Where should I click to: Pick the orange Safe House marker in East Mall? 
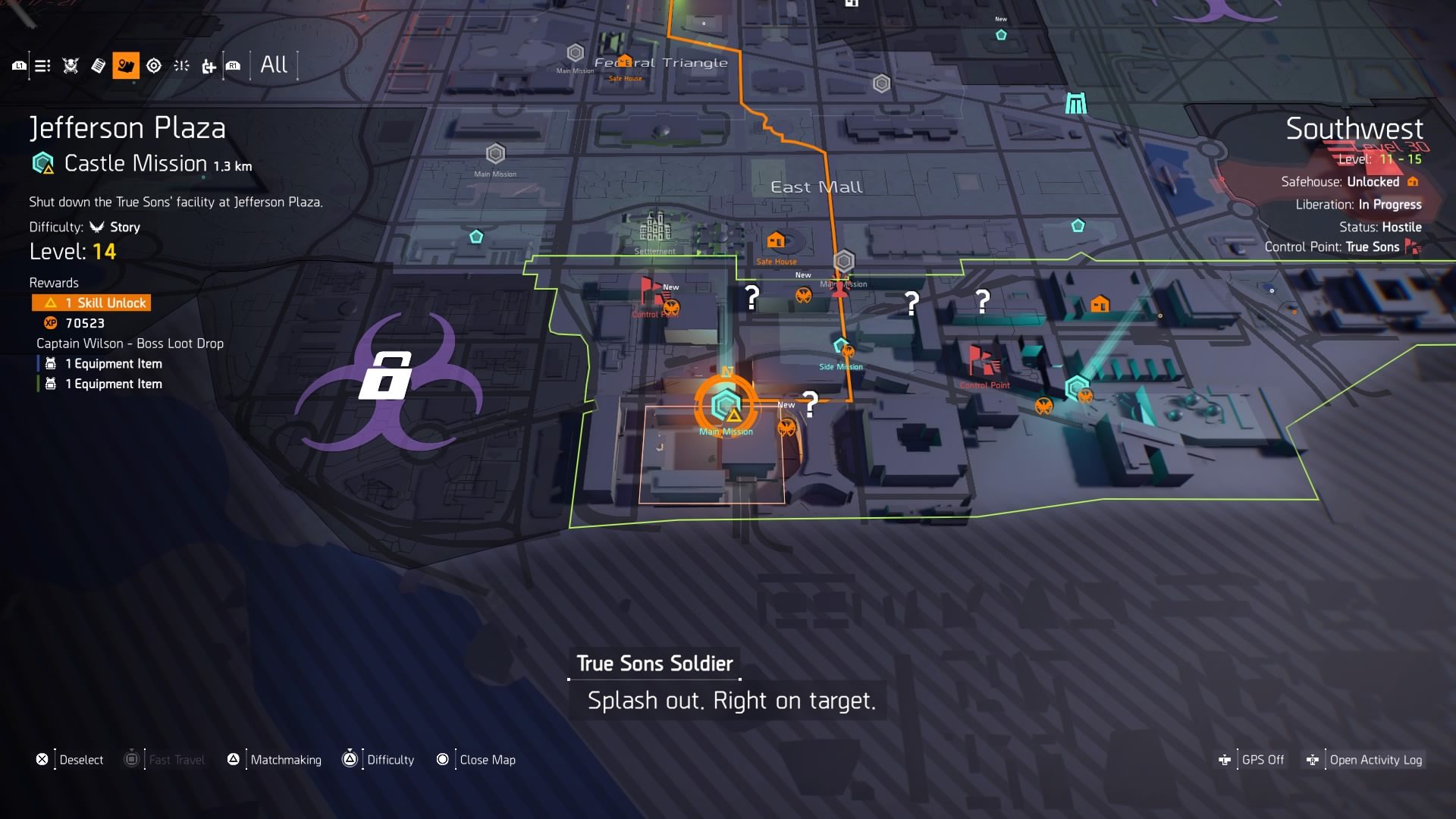tap(776, 241)
